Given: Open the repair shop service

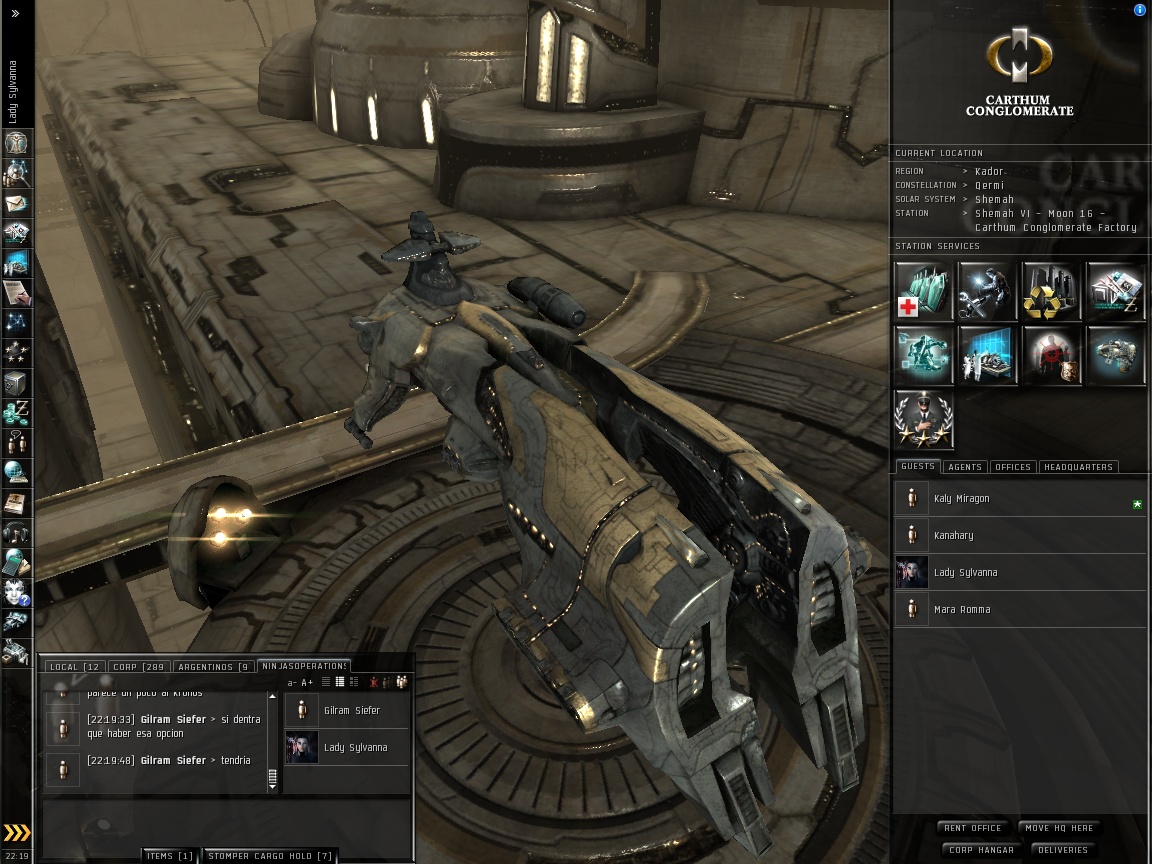Looking at the screenshot, I should tap(987, 291).
